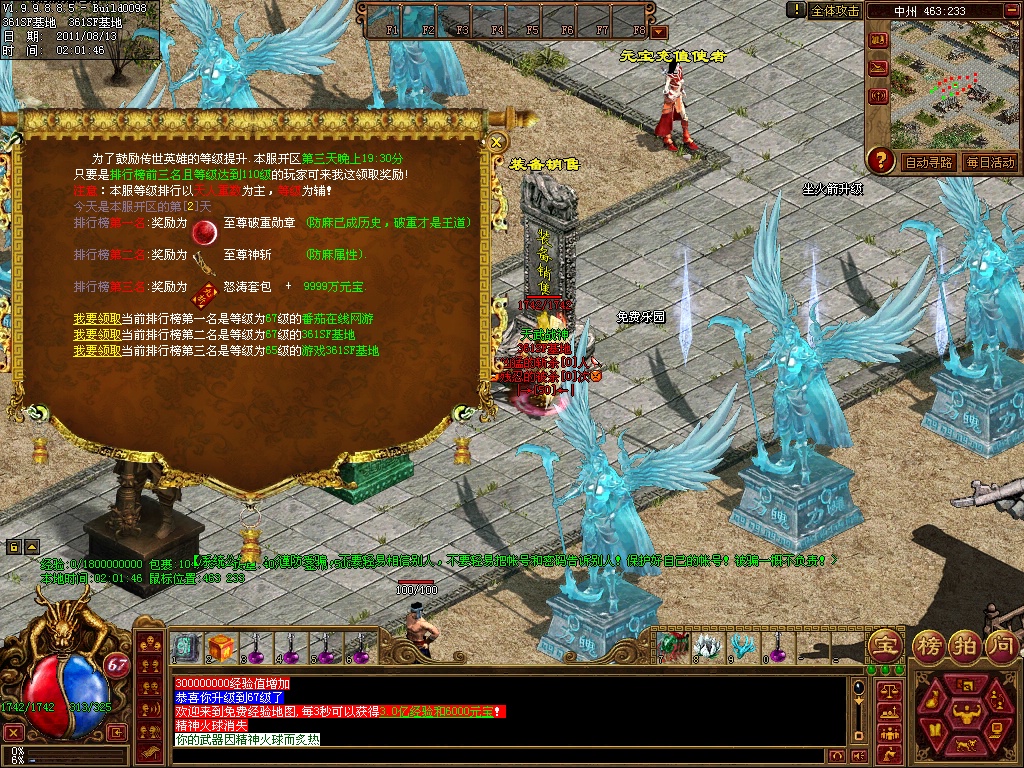Click the minimap view of 中州

(957, 85)
